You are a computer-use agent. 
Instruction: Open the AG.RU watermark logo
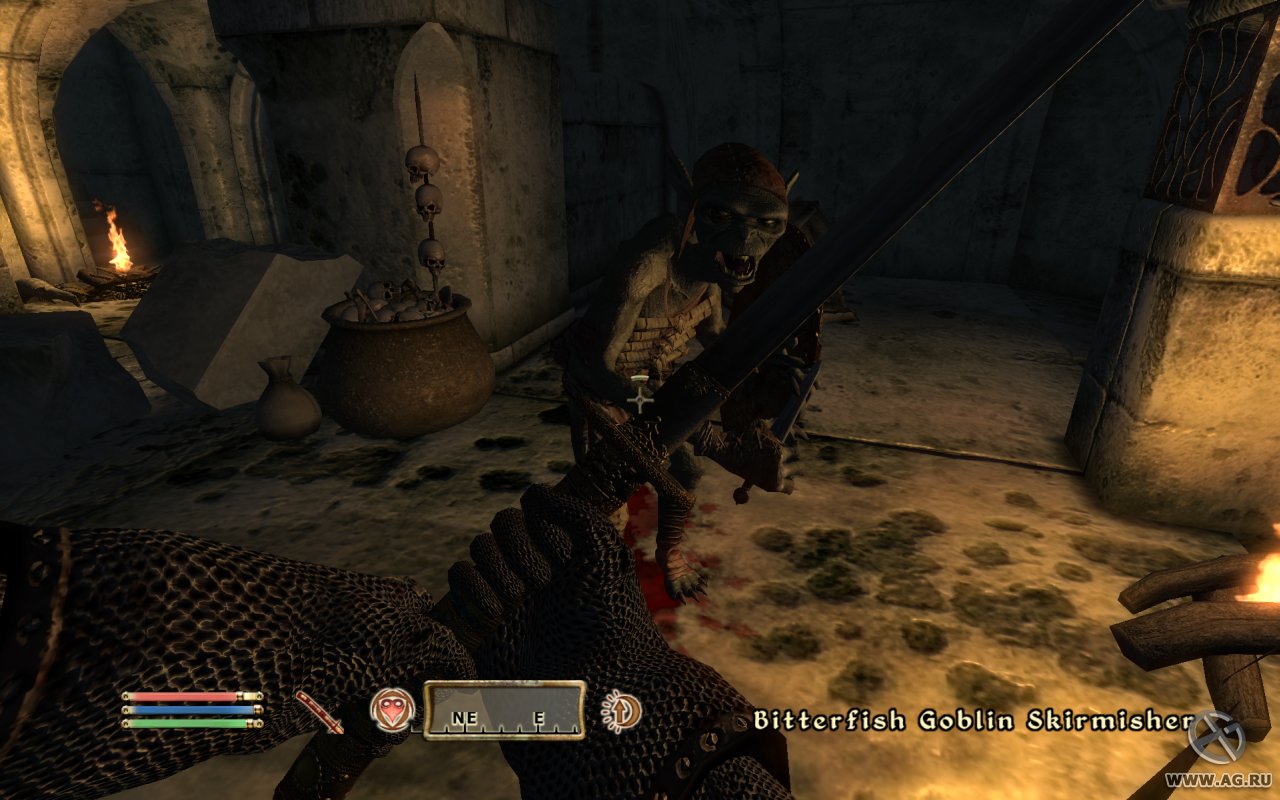click(1216, 740)
